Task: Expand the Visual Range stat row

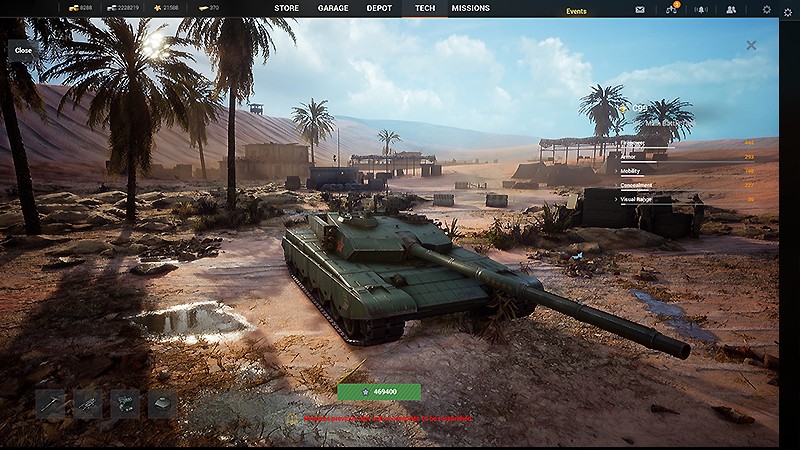Action: click(638, 199)
